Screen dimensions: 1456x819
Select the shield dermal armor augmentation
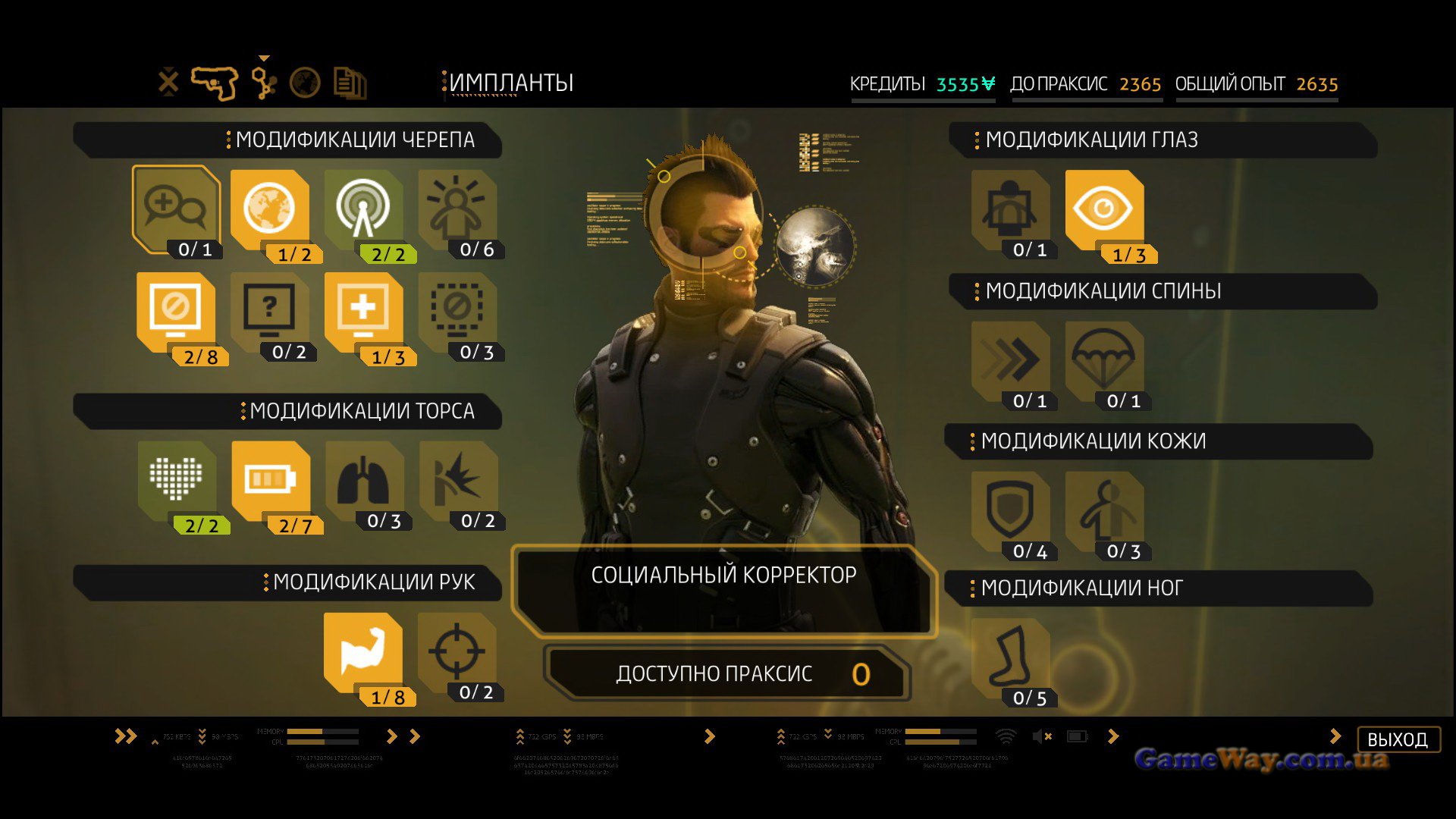[x=1010, y=510]
